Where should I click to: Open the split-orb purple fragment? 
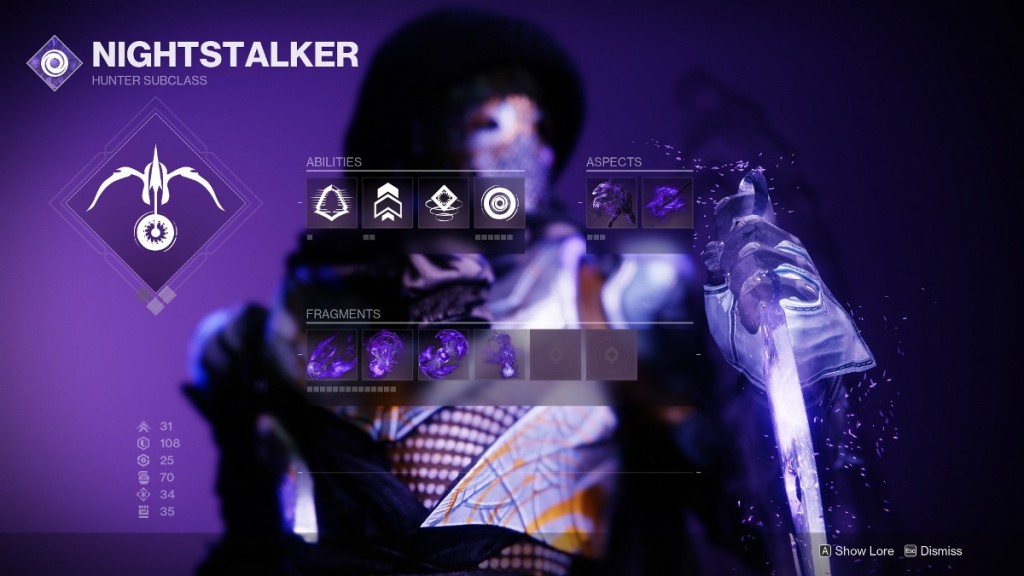point(443,354)
